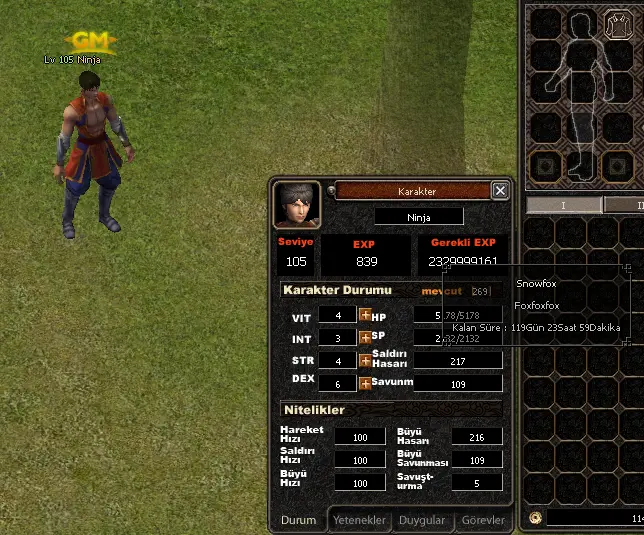Viewport: 644px width, 535px height.
Task: Raise STR using its plus button
Action: 365,361
